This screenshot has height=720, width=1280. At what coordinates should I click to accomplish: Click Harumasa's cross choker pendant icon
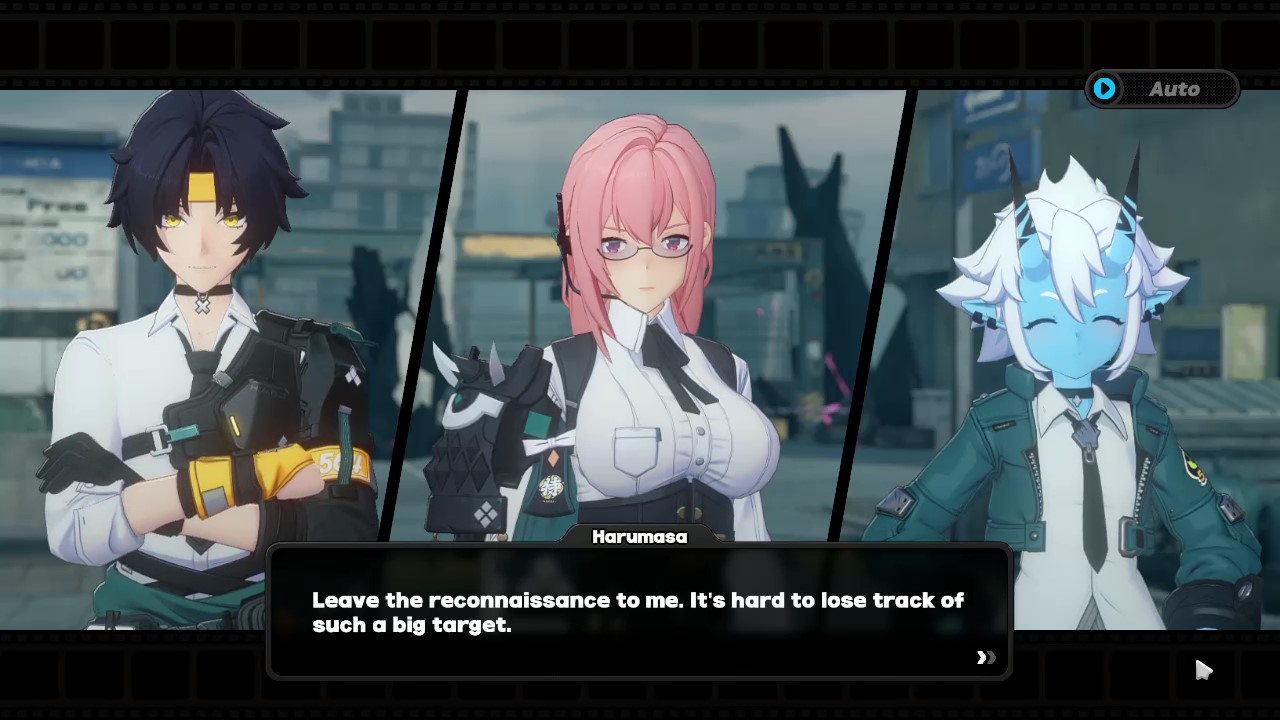(203, 307)
